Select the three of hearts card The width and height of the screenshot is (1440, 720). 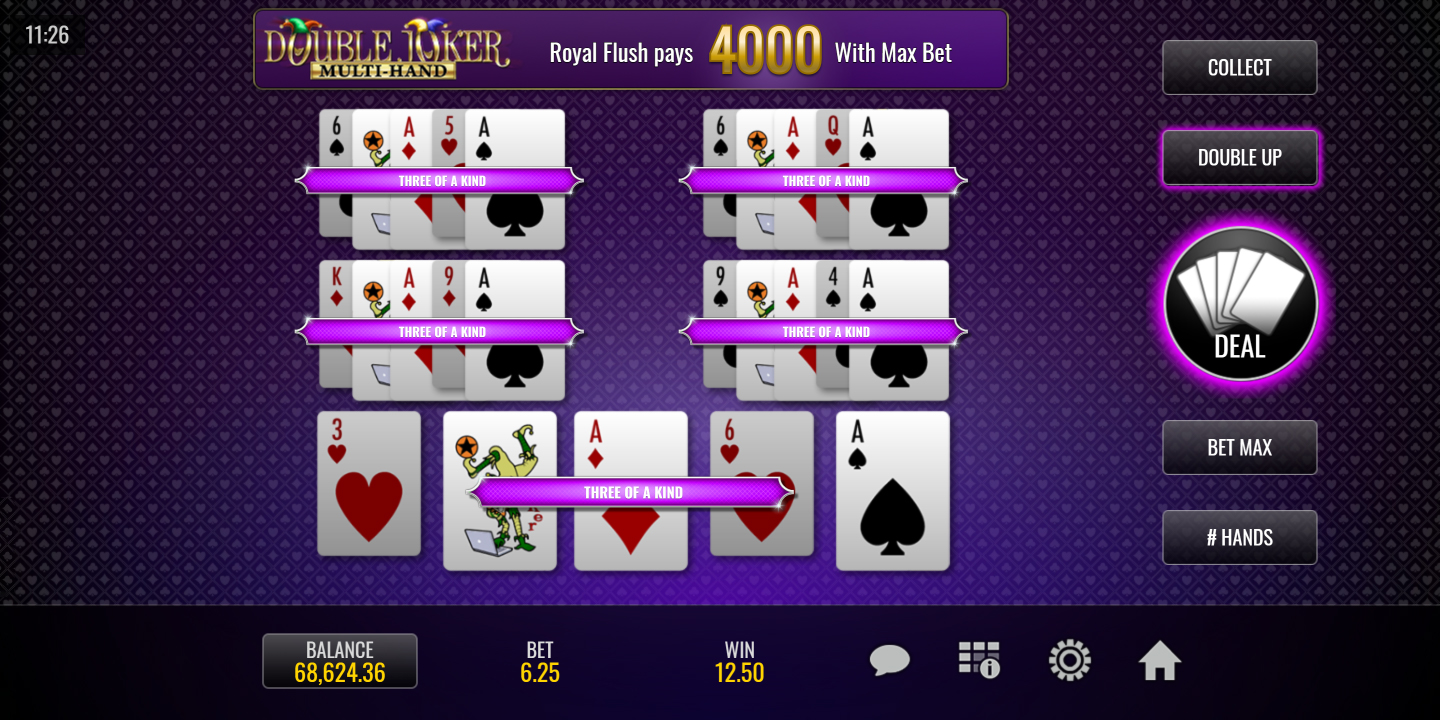(x=369, y=483)
